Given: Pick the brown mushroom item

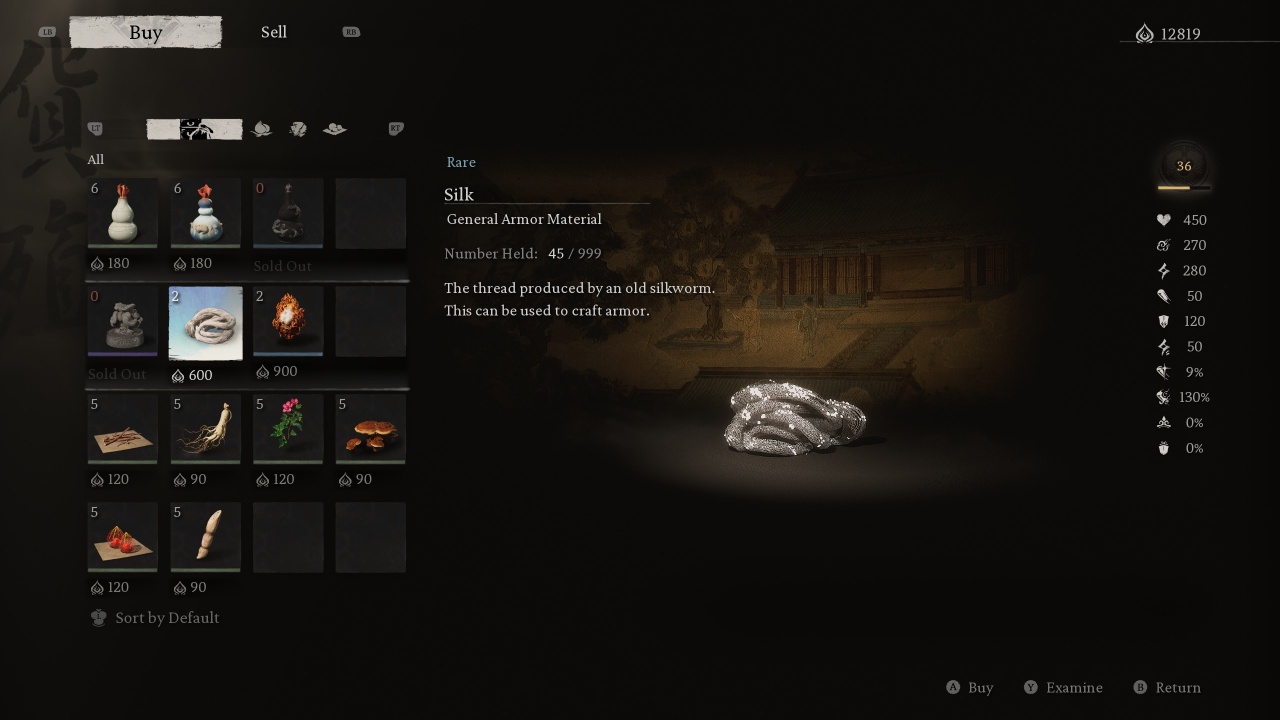Looking at the screenshot, I should 370,429.
